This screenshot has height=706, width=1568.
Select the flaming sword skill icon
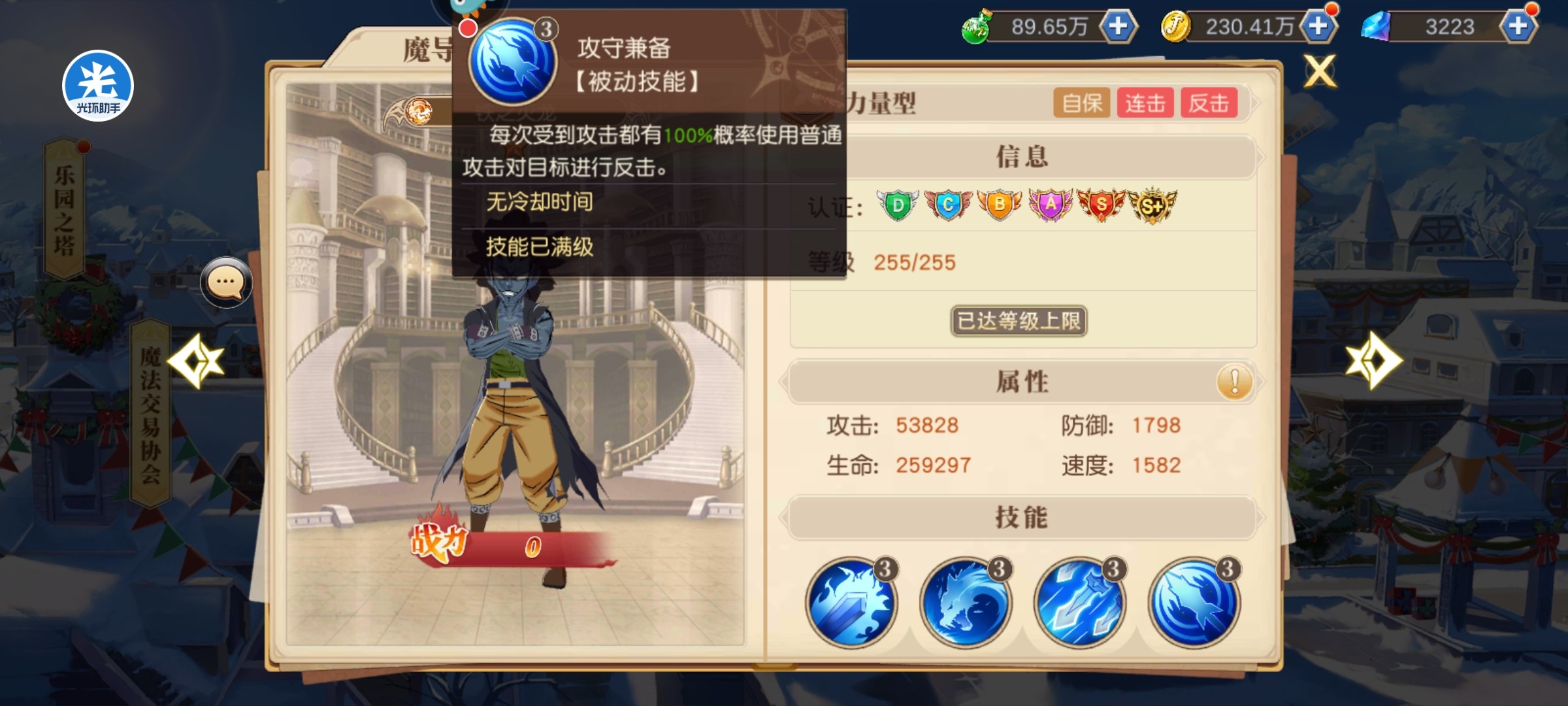[x=851, y=603]
